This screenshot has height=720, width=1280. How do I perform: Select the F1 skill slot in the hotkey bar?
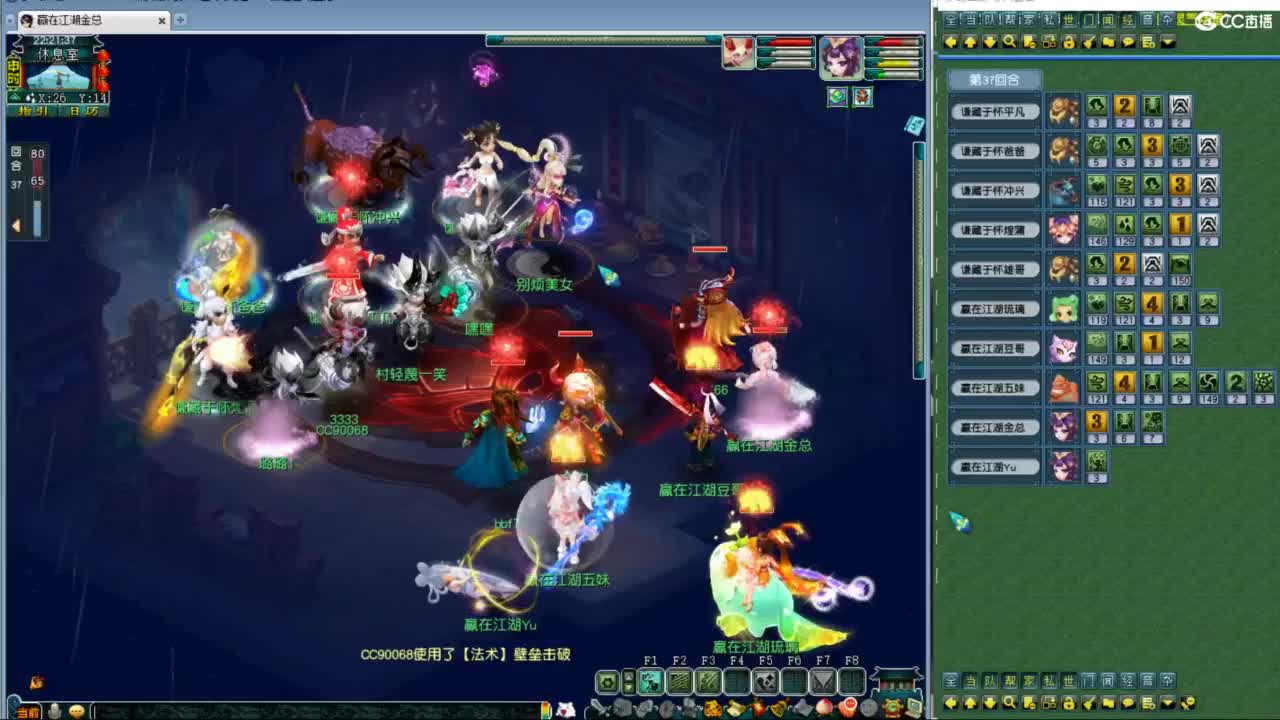click(x=652, y=681)
